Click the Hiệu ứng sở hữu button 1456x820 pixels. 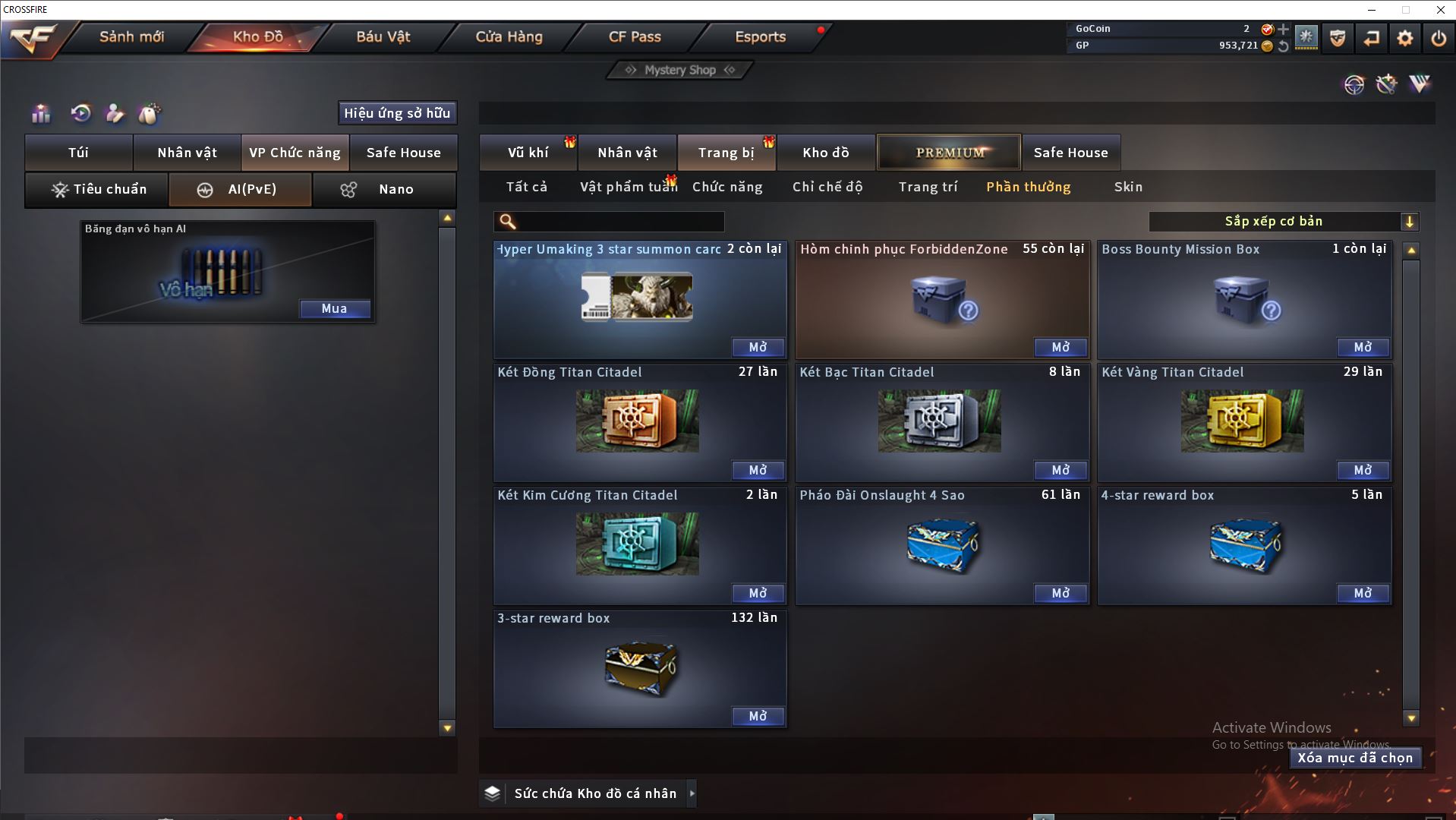coord(397,113)
